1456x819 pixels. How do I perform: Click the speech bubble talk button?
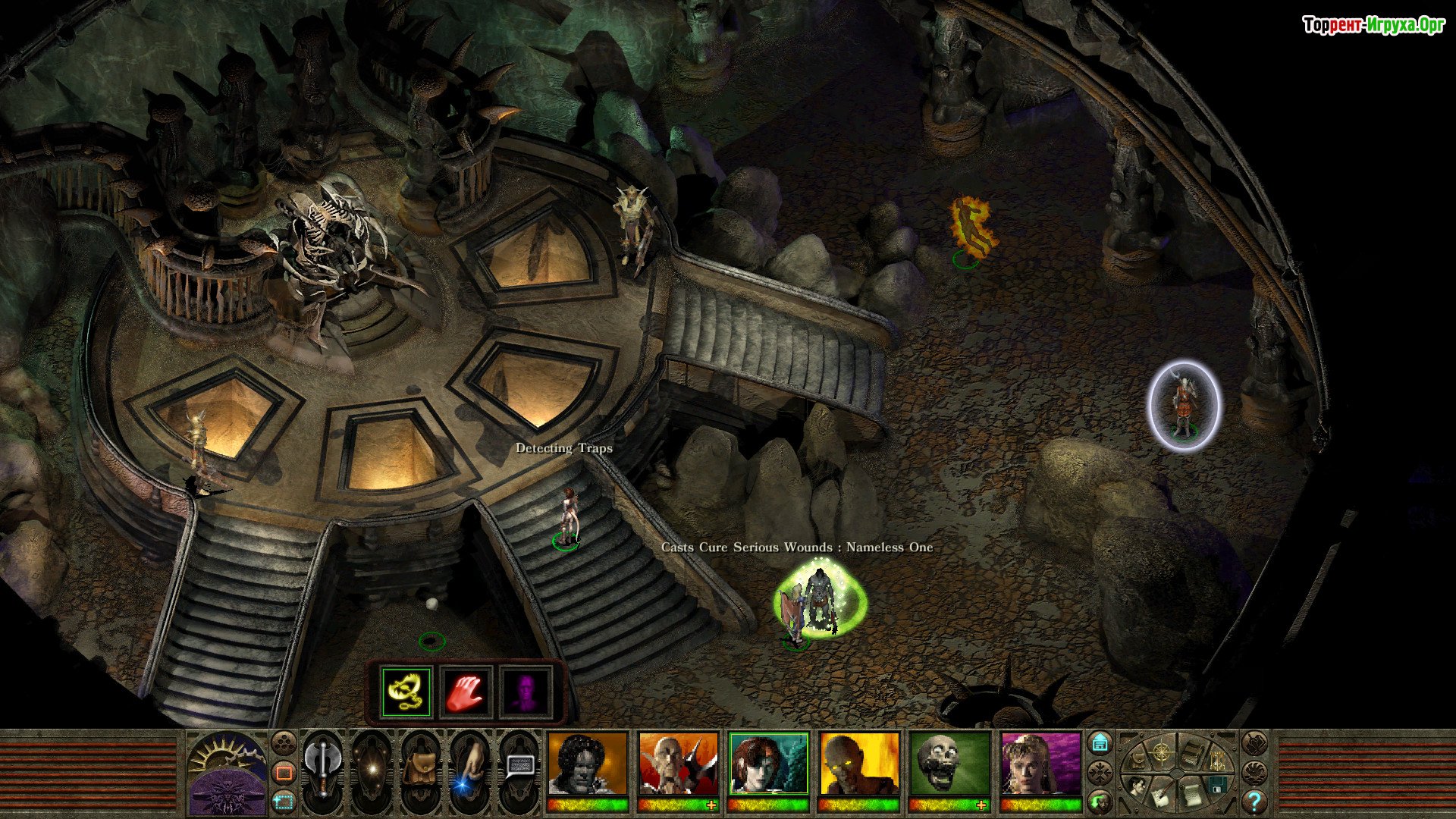(x=519, y=767)
